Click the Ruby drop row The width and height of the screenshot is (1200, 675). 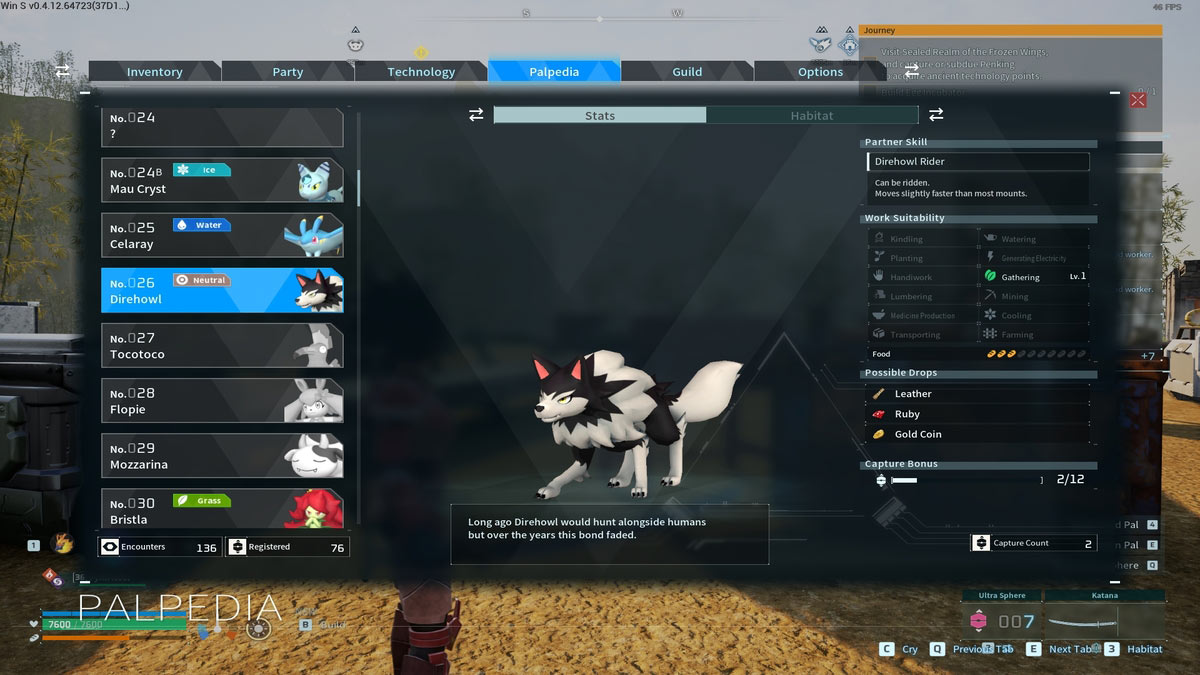[x=977, y=414]
